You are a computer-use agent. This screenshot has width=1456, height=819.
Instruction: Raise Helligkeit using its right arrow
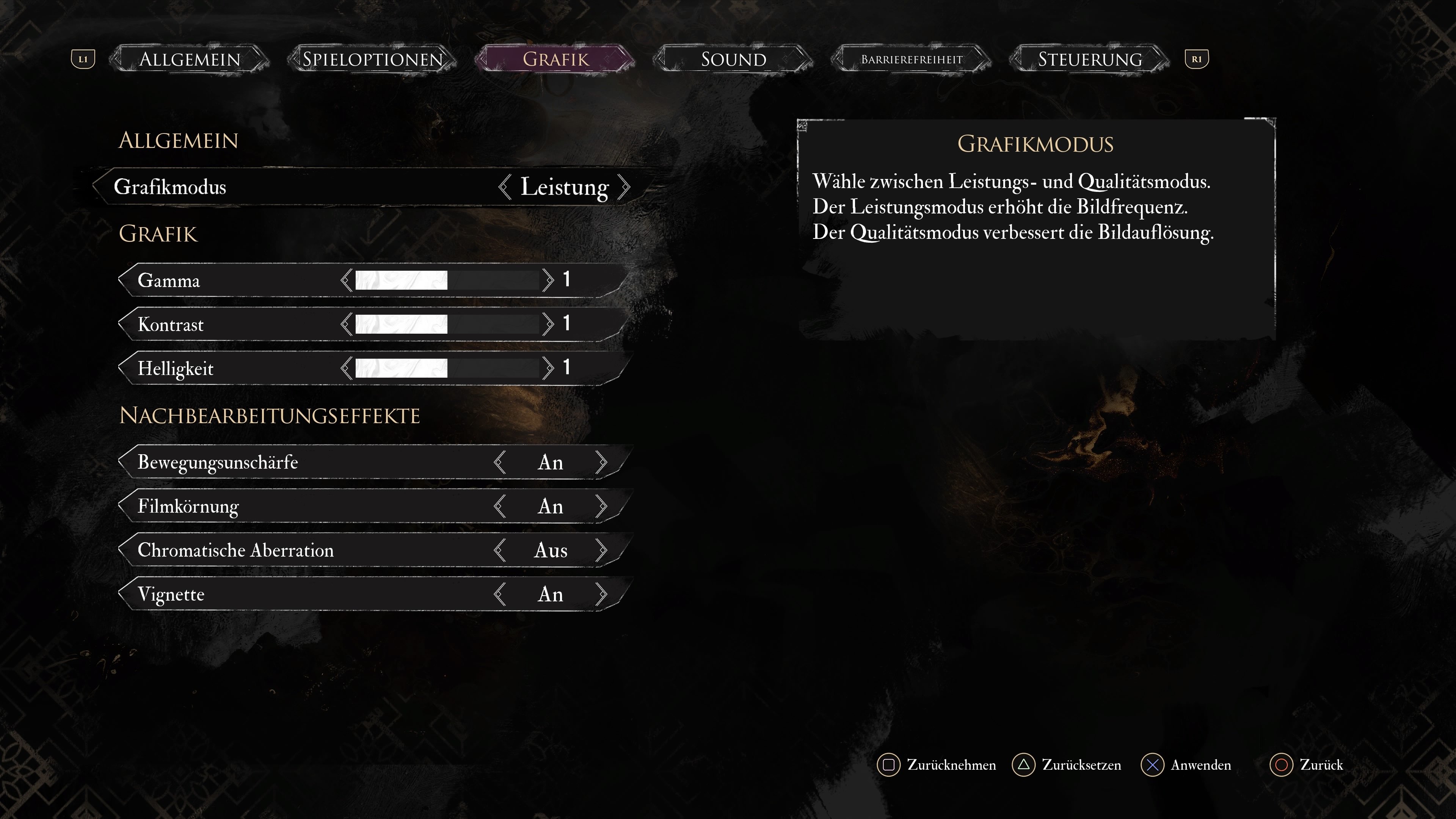pyautogui.click(x=548, y=369)
